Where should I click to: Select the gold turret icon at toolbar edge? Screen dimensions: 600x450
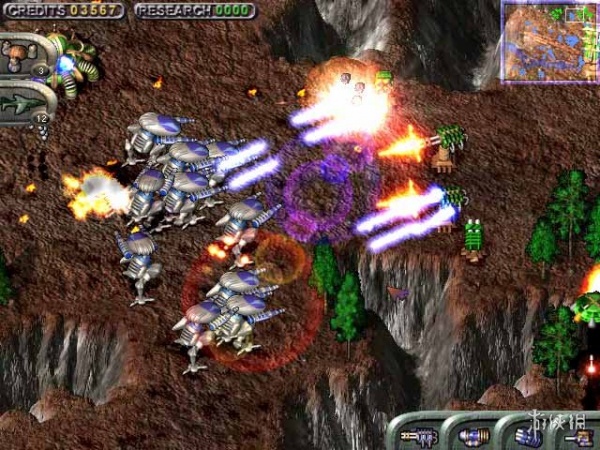[579, 436]
